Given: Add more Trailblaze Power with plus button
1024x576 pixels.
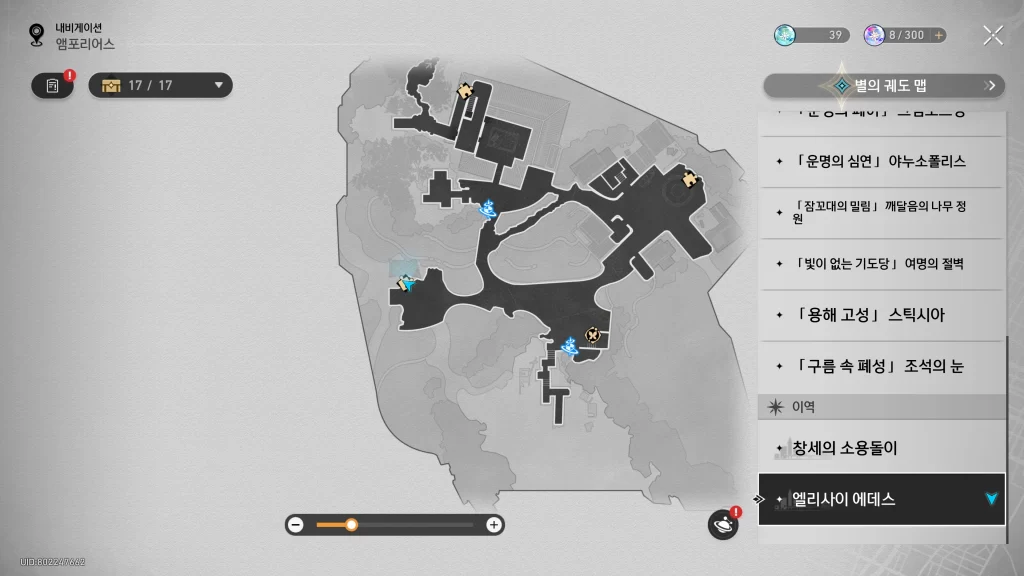Looking at the screenshot, I should 938,35.
